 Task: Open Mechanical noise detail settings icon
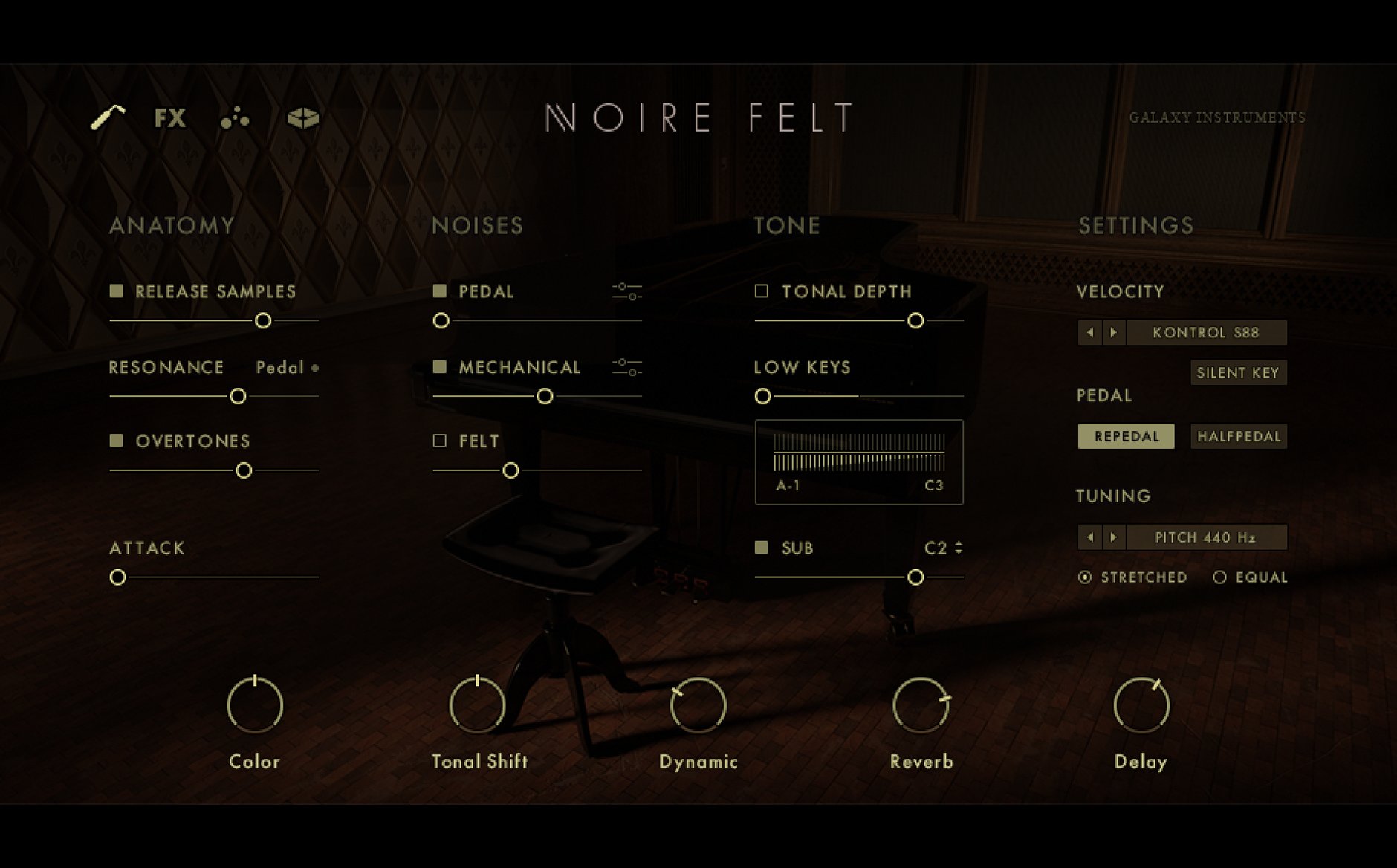[x=626, y=366]
